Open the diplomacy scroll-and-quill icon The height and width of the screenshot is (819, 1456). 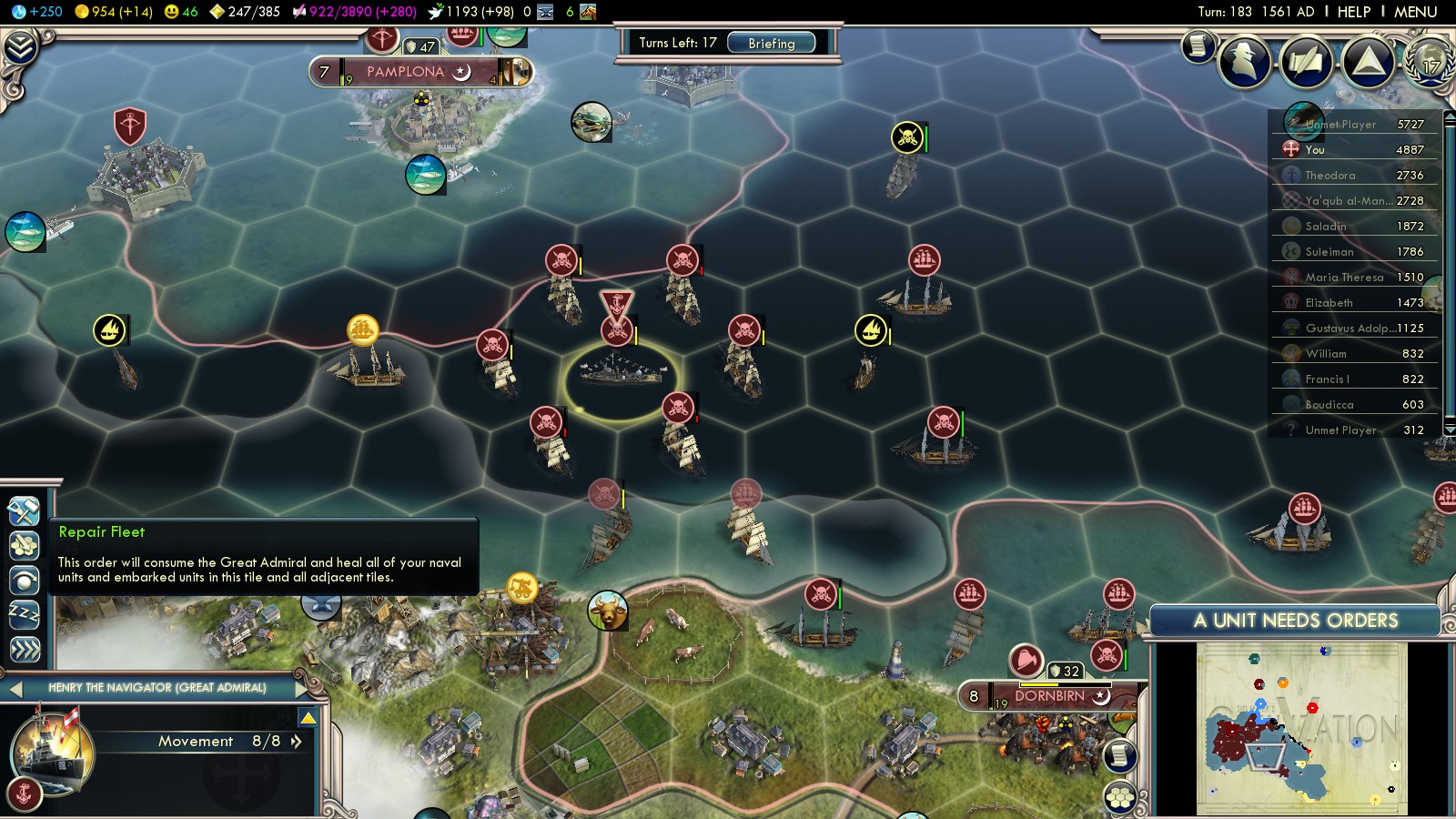1306,61
